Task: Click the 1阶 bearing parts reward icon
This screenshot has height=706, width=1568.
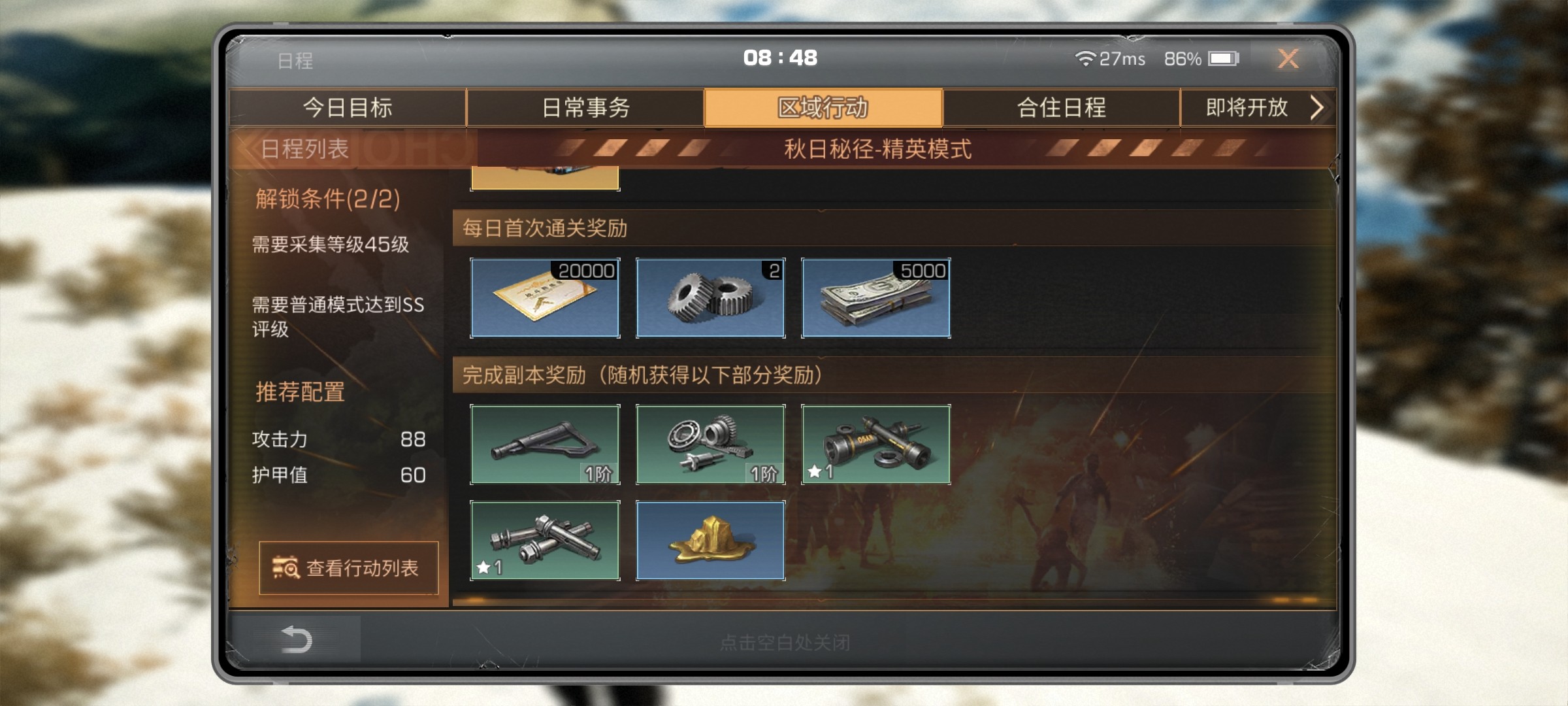Action: point(710,446)
